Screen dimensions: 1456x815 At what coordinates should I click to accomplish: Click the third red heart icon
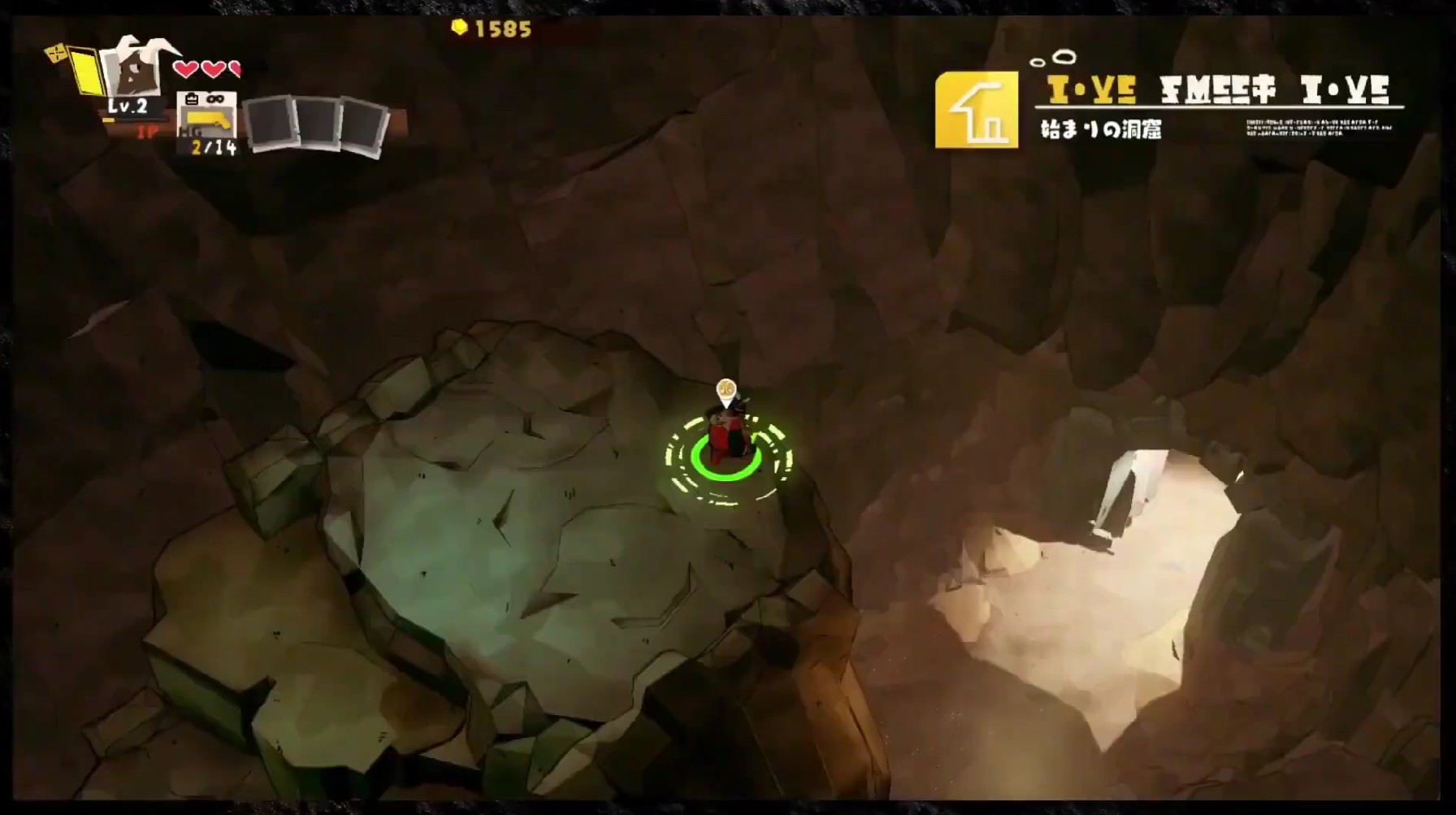click(x=236, y=69)
